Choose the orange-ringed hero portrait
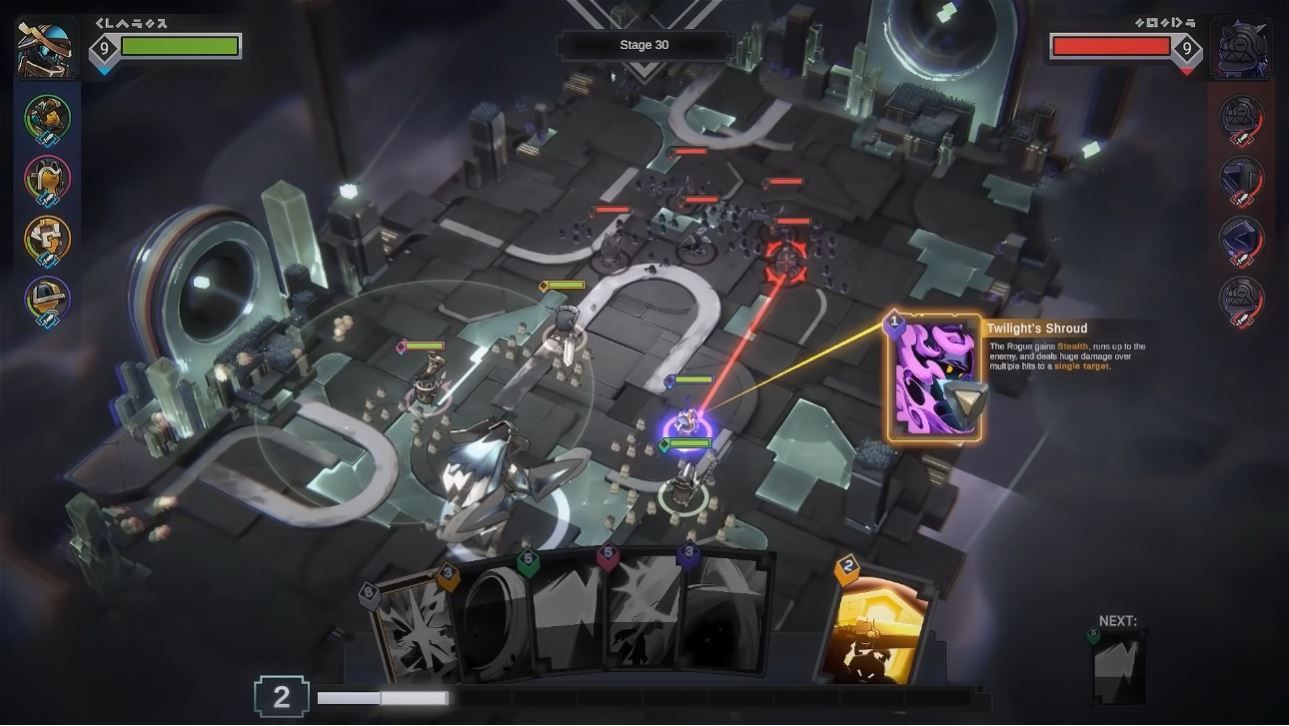 pyautogui.click(x=47, y=238)
